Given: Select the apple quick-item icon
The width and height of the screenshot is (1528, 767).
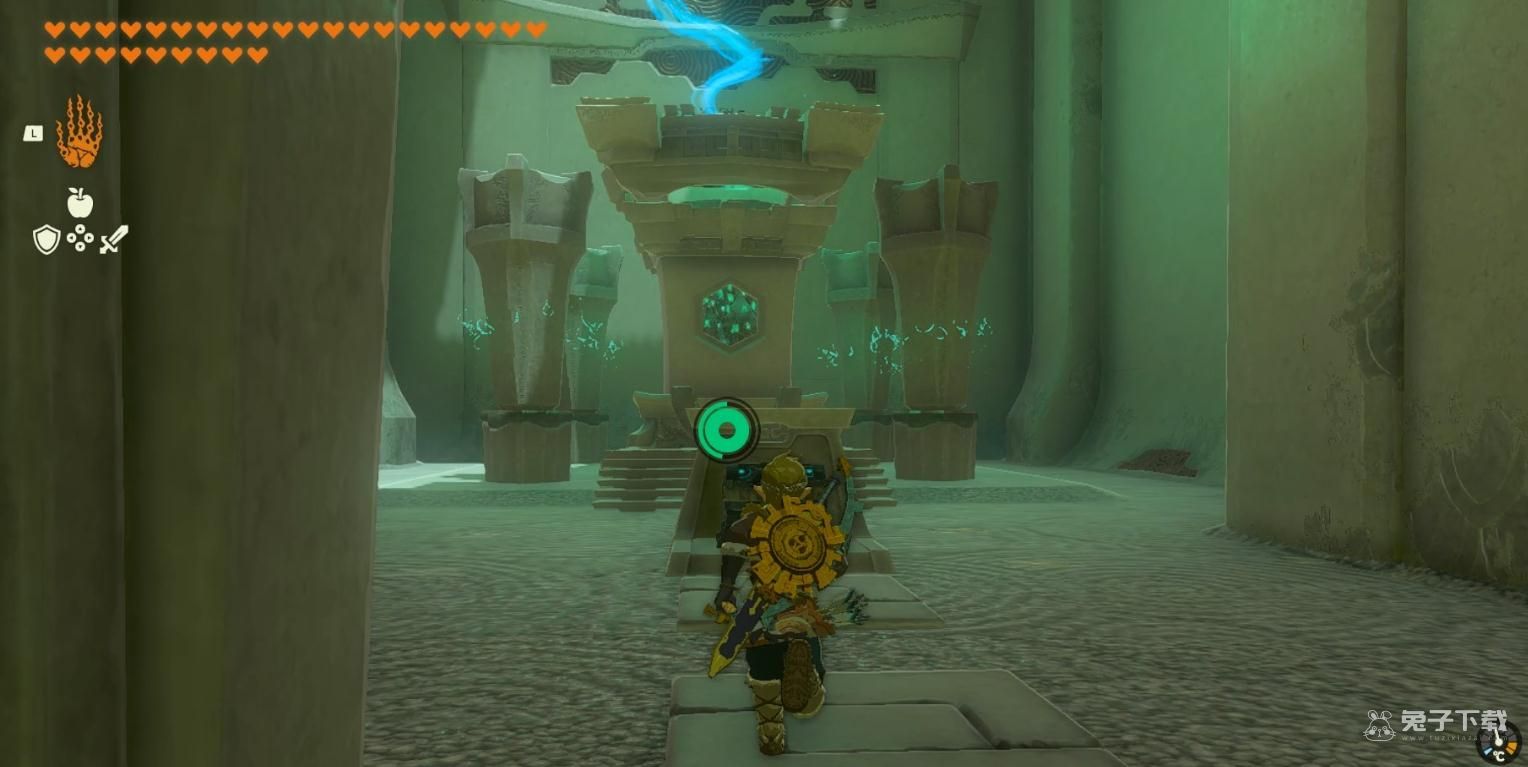Looking at the screenshot, I should (x=80, y=203).
